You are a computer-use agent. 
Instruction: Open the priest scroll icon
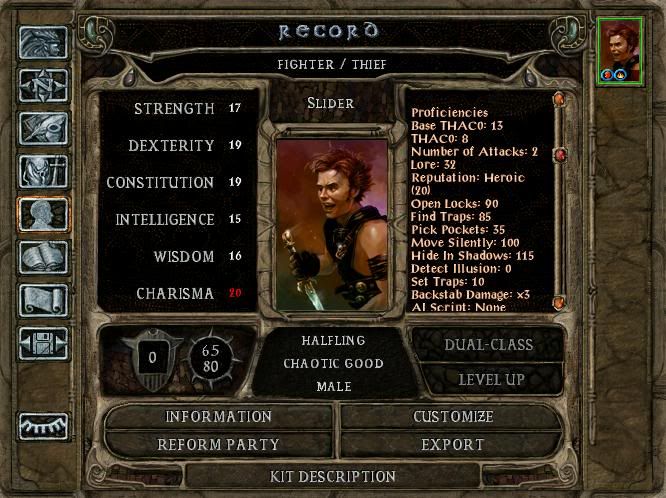pos(44,300)
